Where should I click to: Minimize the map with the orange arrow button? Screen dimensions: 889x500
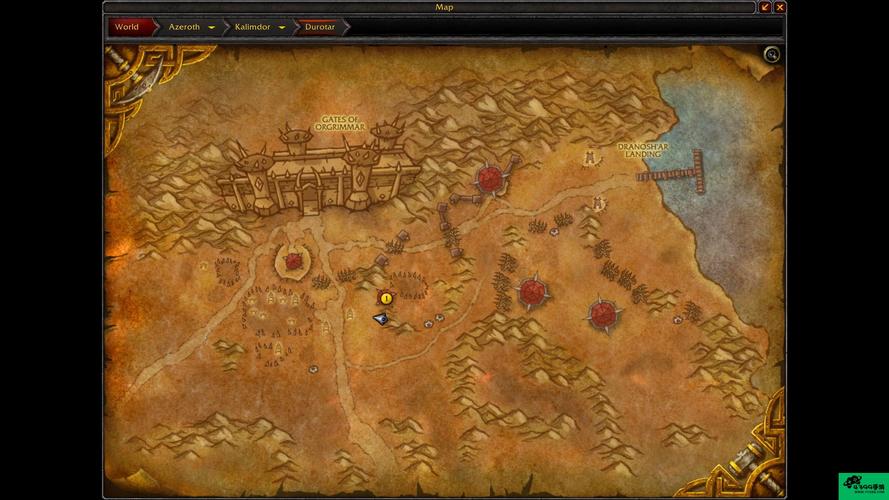[765, 7]
